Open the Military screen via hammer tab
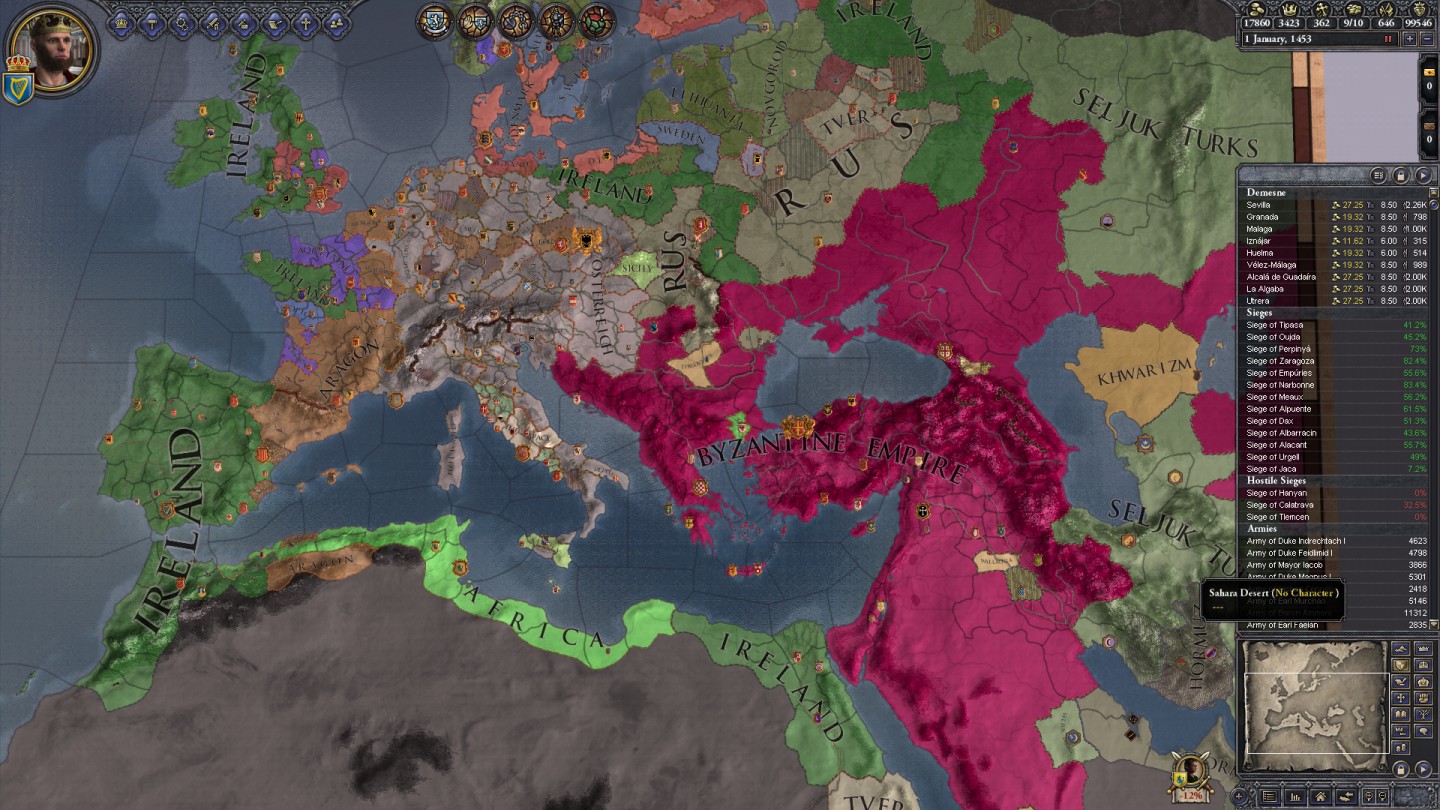 click(x=151, y=22)
